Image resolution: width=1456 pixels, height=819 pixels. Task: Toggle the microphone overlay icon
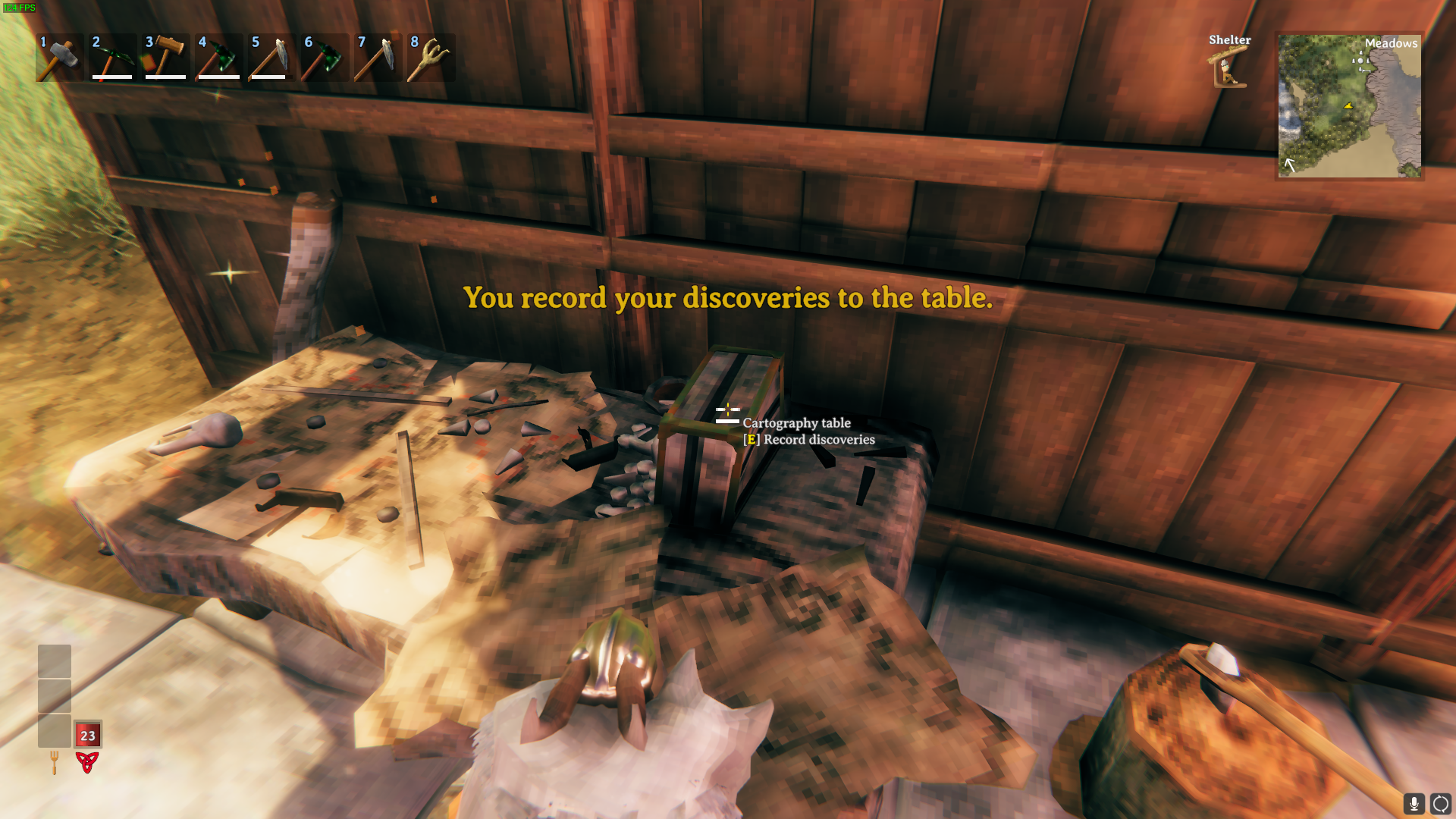(1414, 803)
